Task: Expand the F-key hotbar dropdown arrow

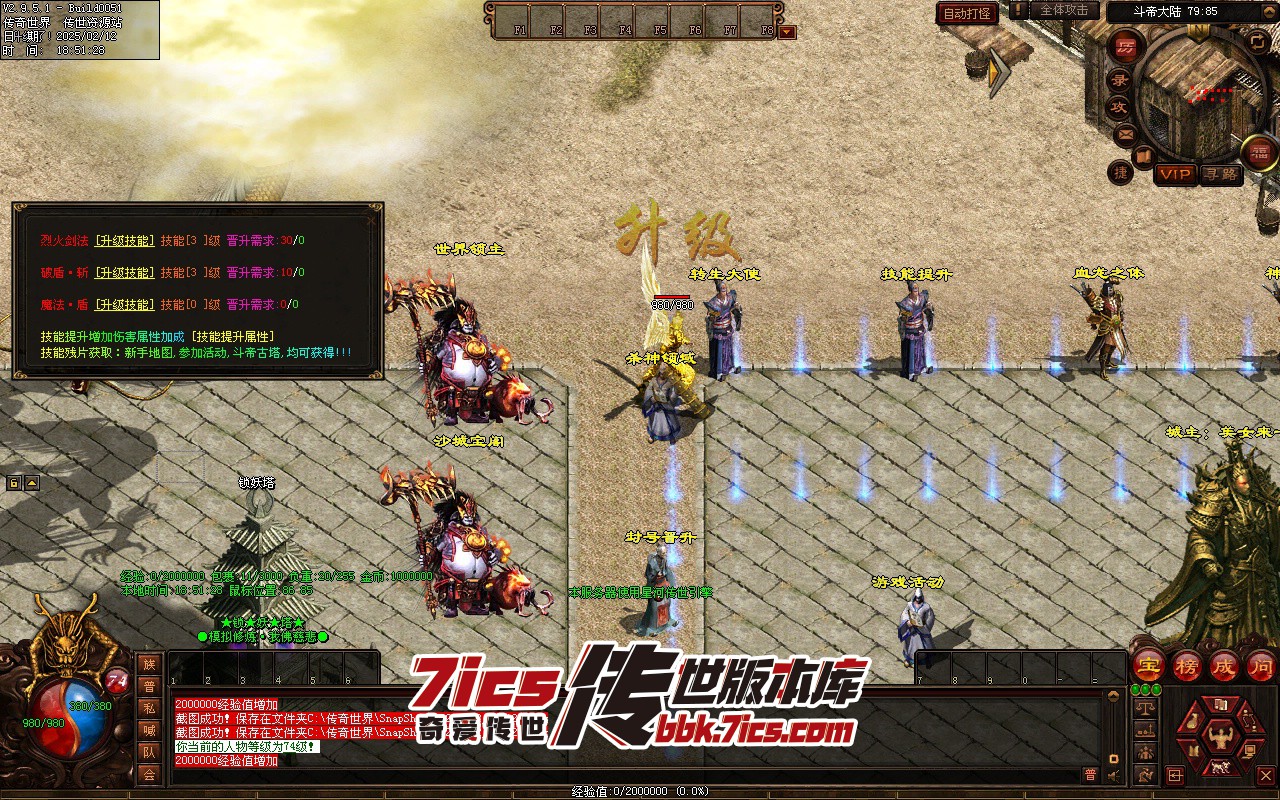Action: (787, 31)
